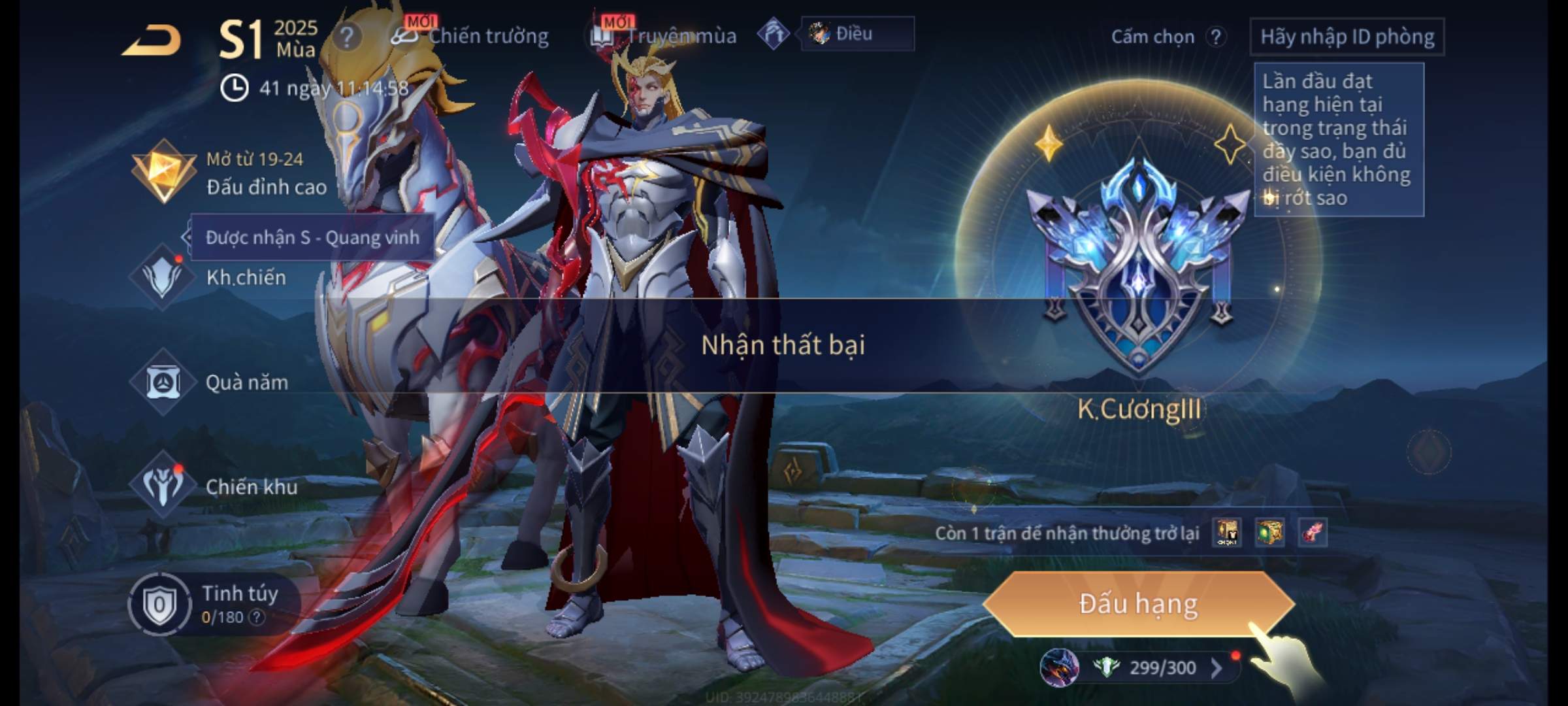Open Quà năm rewards
Viewport: 1568px width, 706px height.
[216, 382]
